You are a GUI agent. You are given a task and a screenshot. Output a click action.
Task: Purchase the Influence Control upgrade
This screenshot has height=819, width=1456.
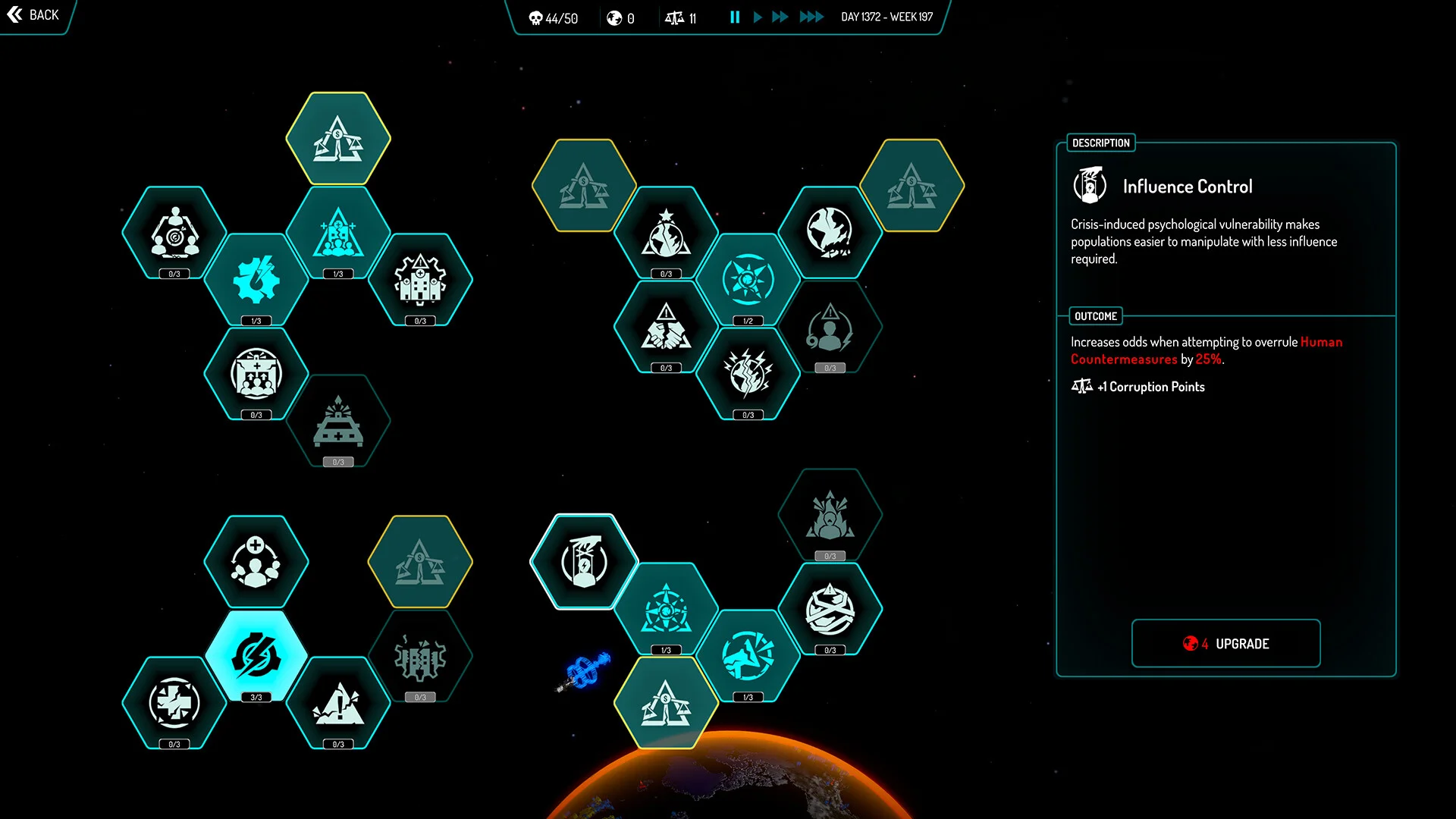(1225, 644)
